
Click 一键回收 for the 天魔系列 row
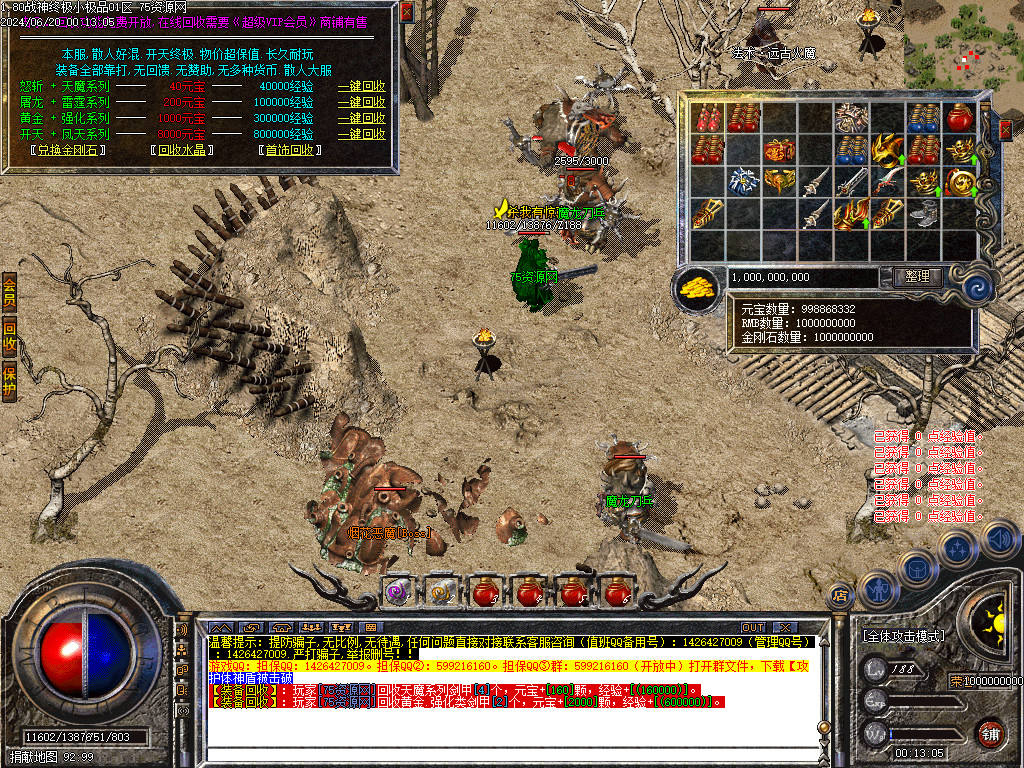click(x=361, y=86)
